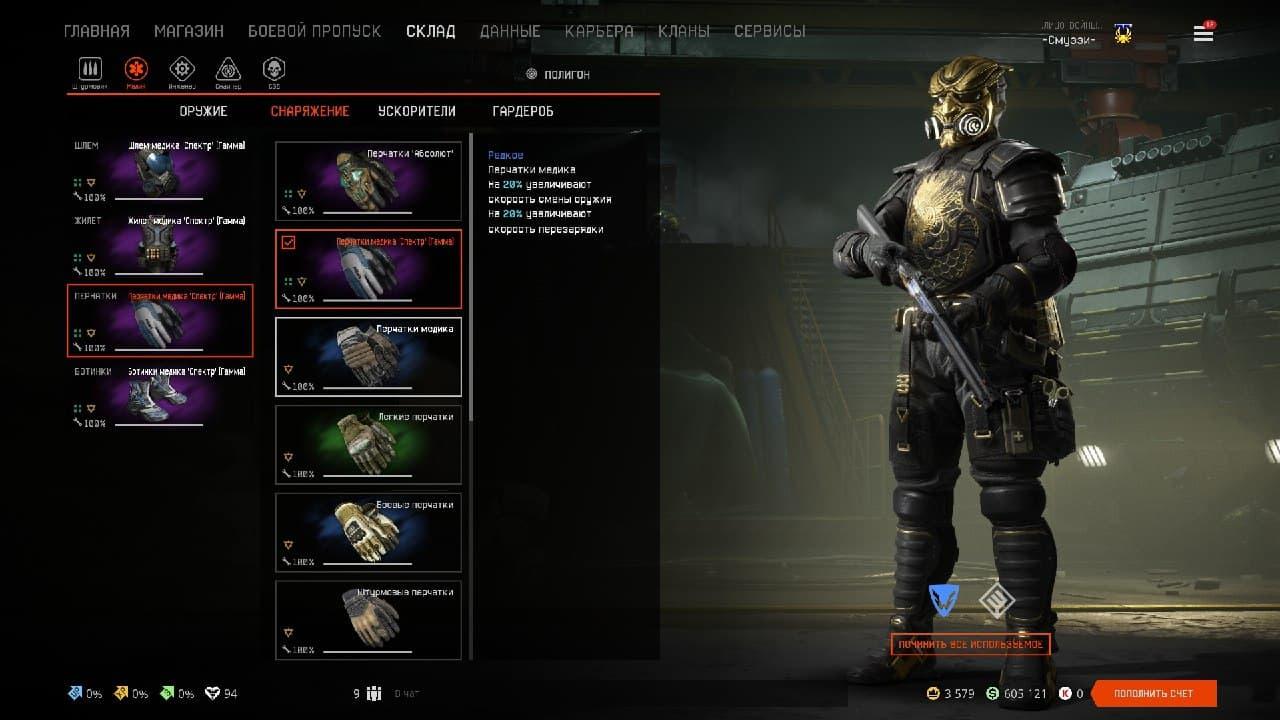Click the Пополнить счет top-up button
Image resolution: width=1280 pixels, height=720 pixels.
[x=1154, y=693]
